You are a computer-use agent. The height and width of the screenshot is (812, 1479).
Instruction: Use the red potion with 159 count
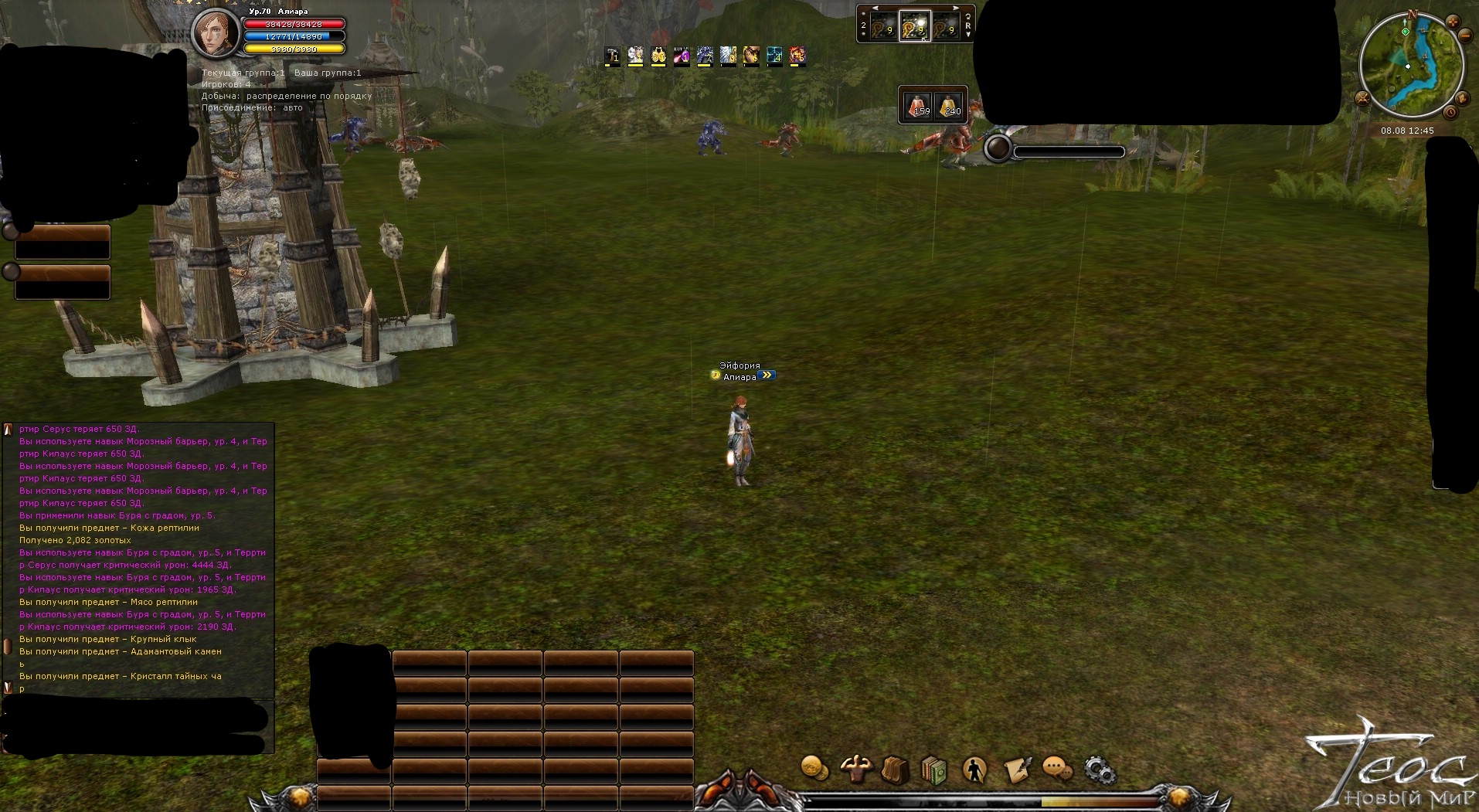918,105
